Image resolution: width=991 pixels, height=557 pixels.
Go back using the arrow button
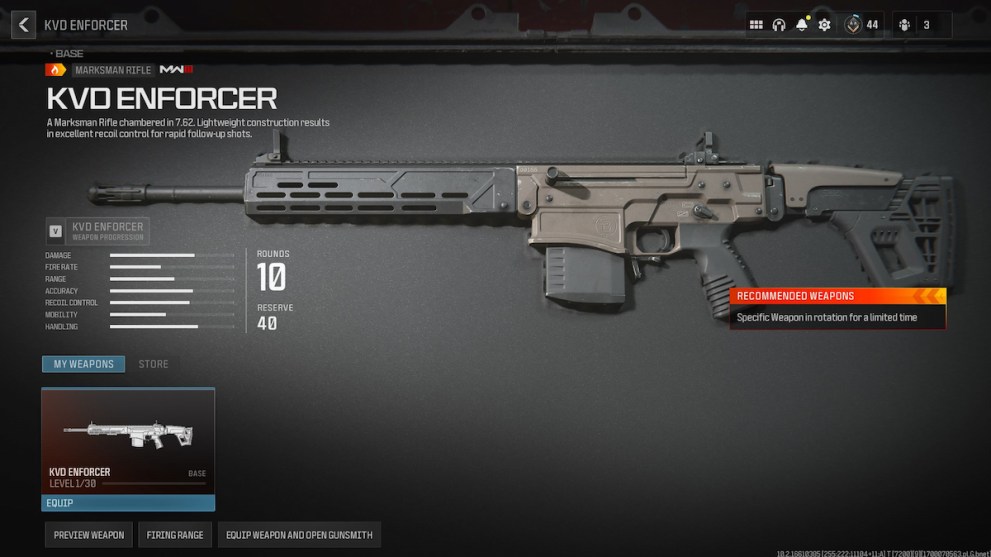23,25
